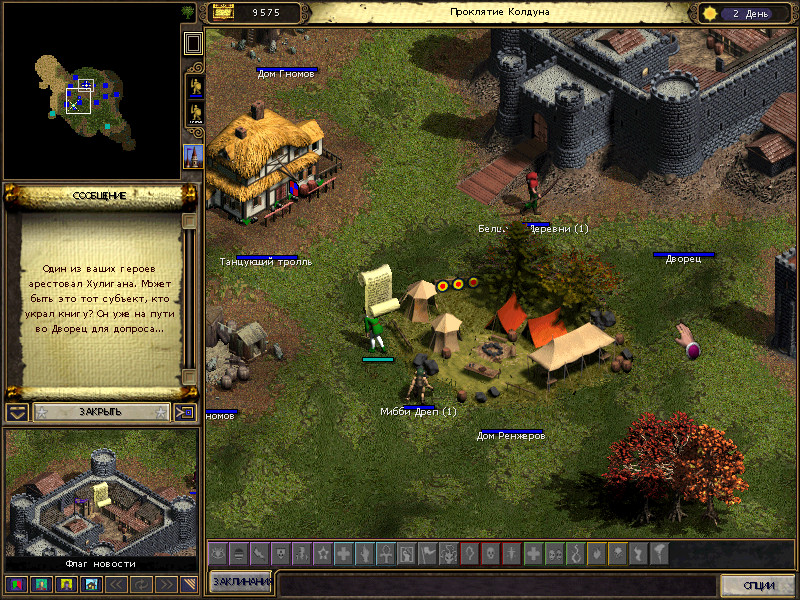
Task: Click the striped corner button under the preview
Action: [190, 584]
